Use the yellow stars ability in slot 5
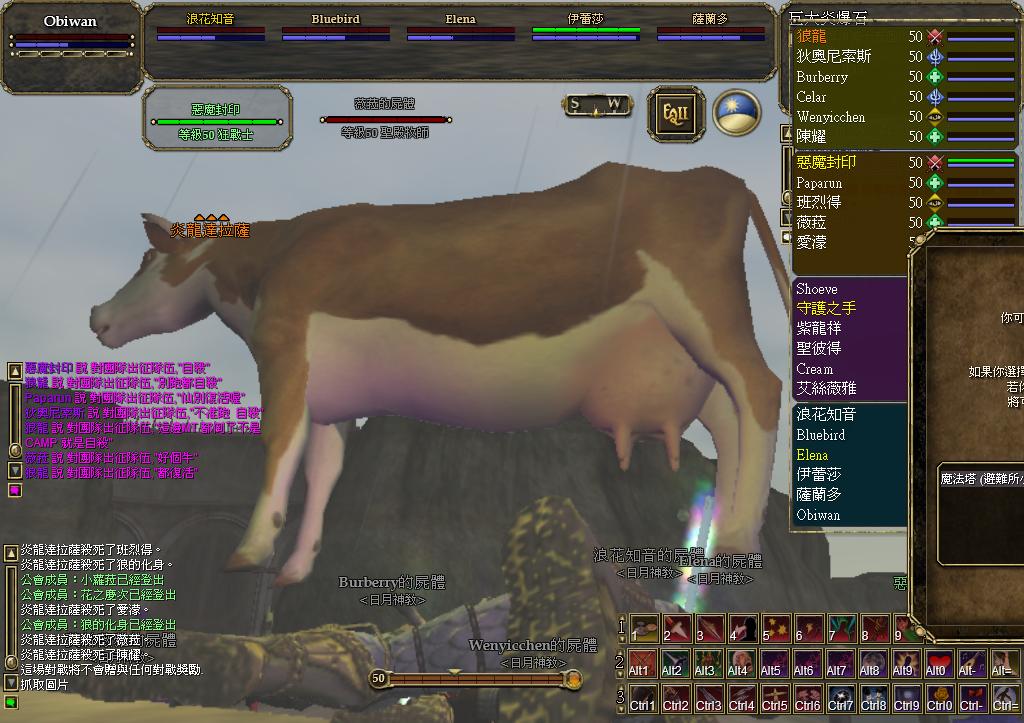 click(777, 628)
